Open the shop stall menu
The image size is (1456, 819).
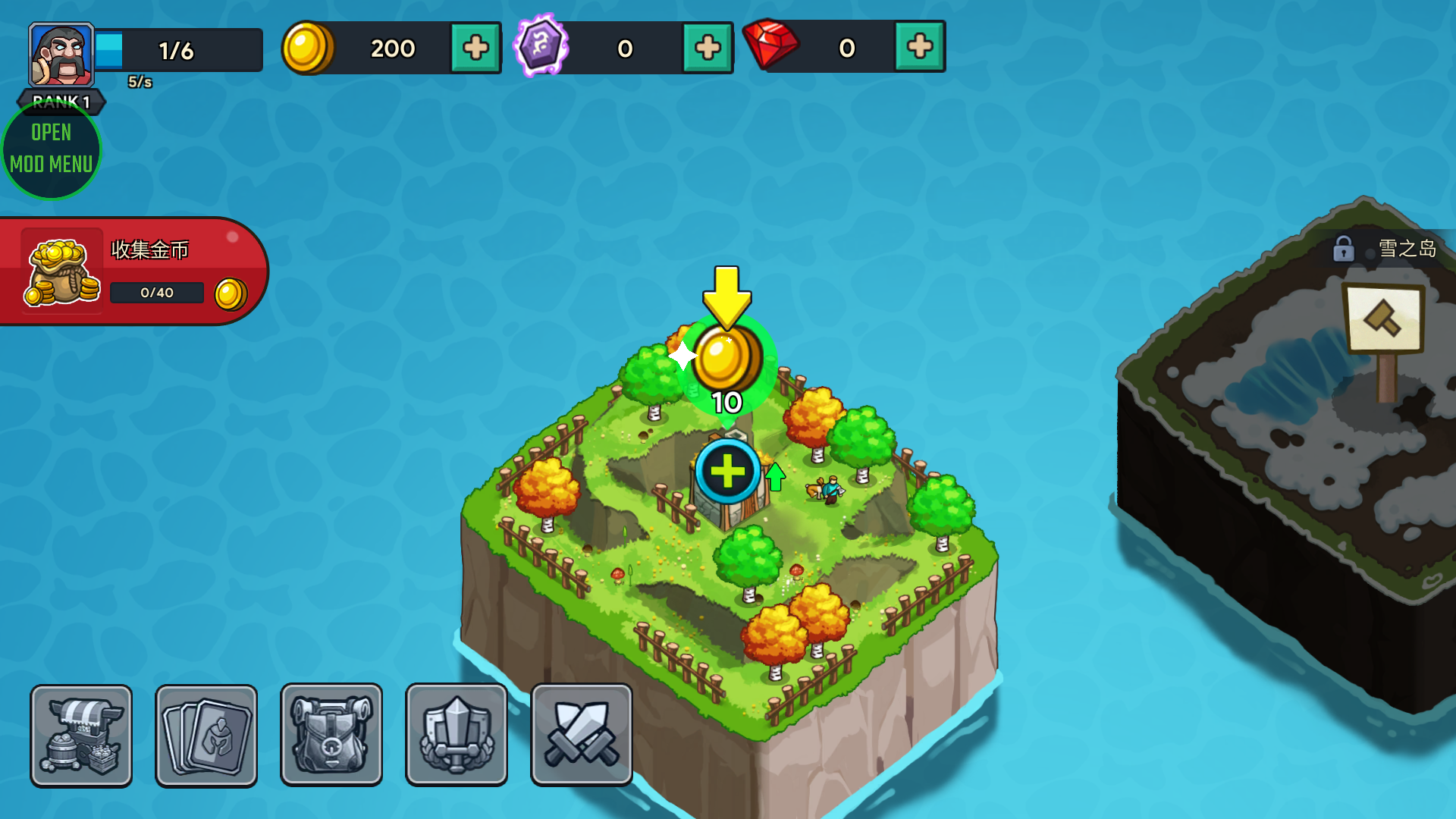click(81, 735)
